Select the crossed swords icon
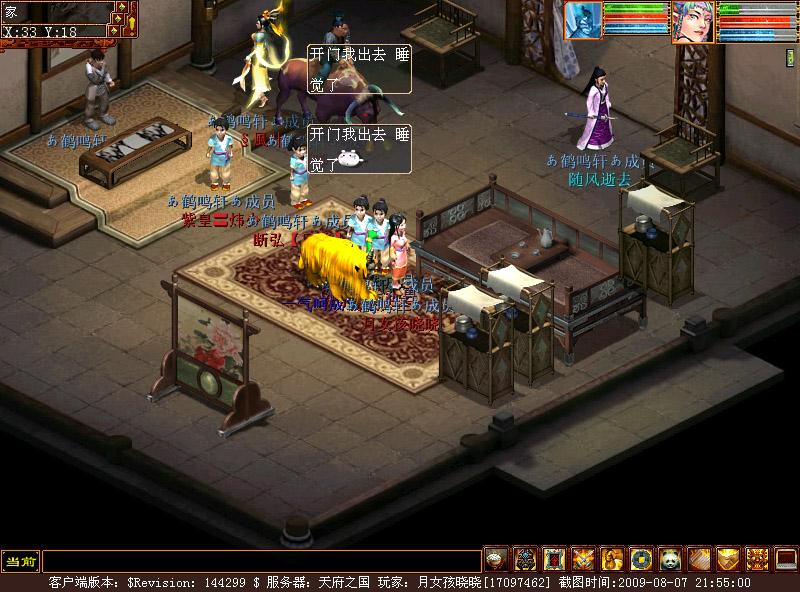Image resolution: width=800 pixels, height=592 pixels. coord(583,559)
